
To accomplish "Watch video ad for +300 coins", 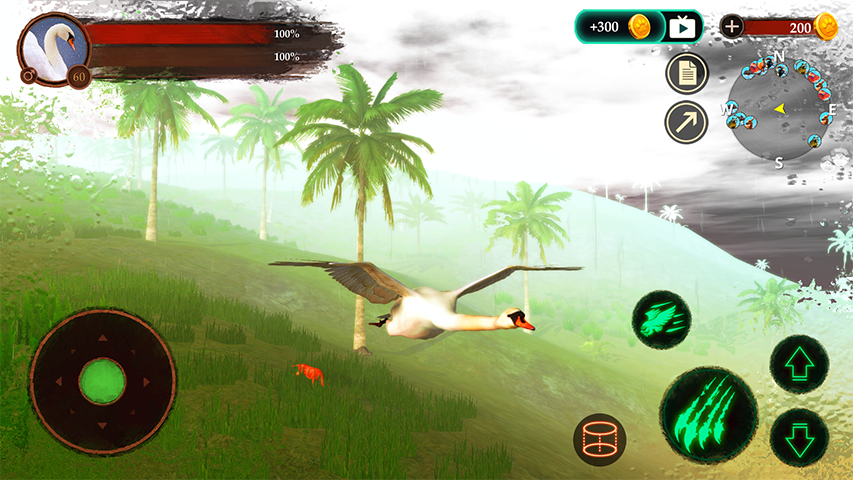I will 682,27.
